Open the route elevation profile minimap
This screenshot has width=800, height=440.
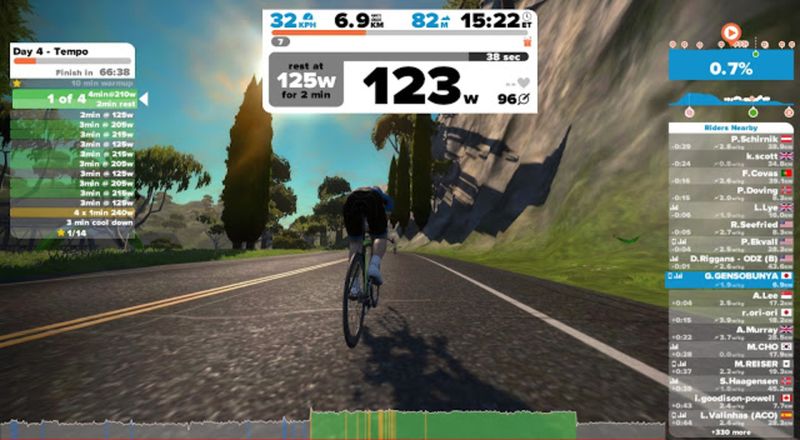(730, 101)
